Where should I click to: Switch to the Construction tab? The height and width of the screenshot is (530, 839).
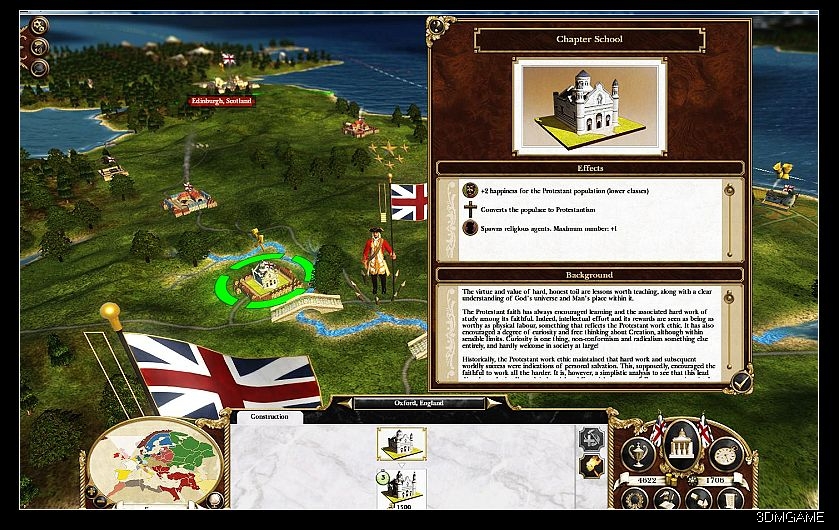click(x=270, y=416)
